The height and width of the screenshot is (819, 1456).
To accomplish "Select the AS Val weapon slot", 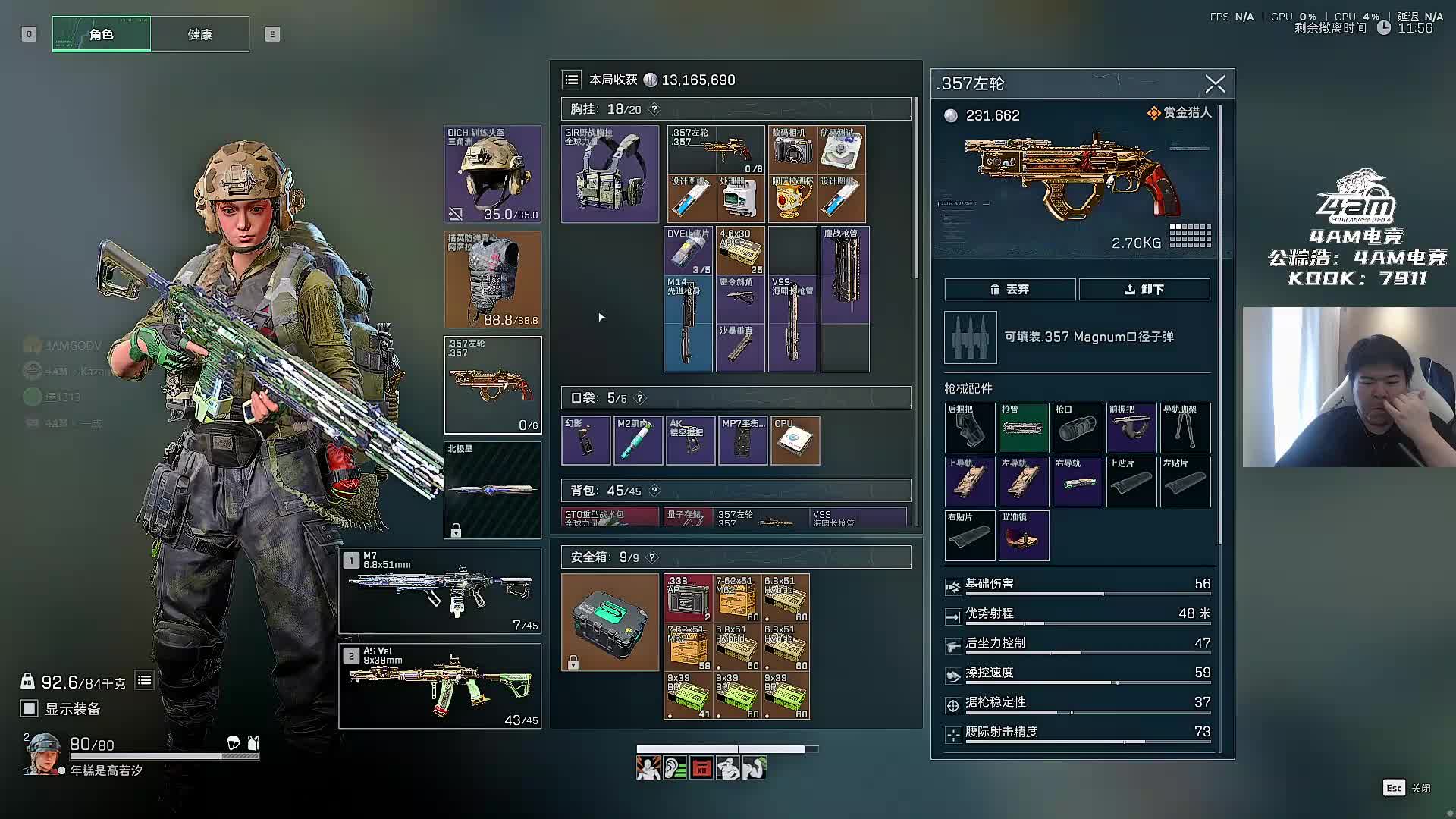I will tap(440, 686).
